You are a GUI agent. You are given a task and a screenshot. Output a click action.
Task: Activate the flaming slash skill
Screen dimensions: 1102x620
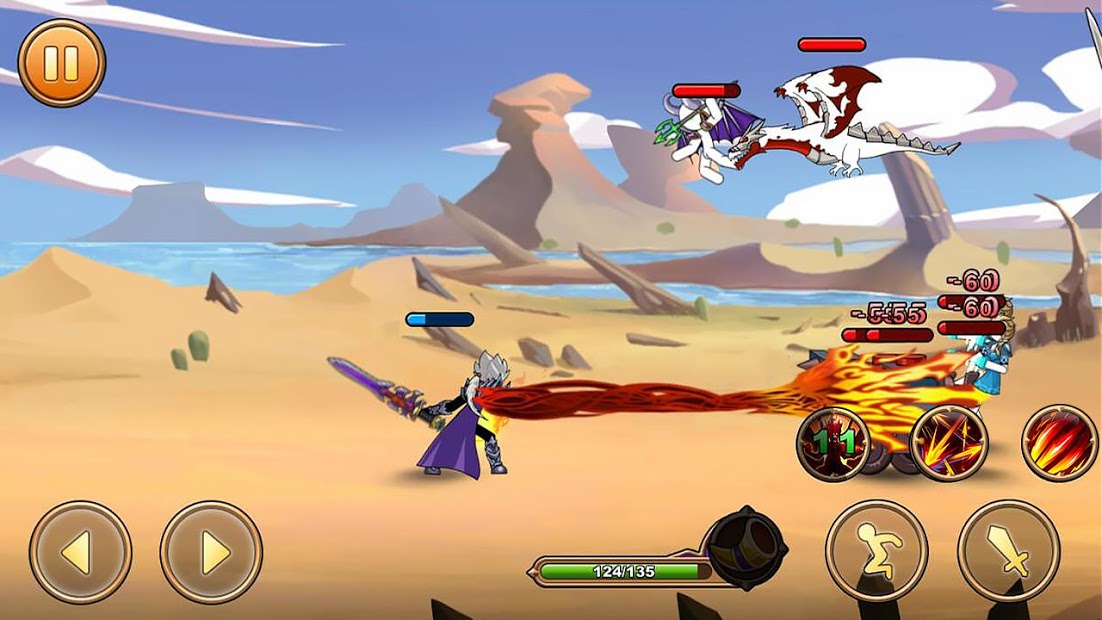pos(1059,443)
